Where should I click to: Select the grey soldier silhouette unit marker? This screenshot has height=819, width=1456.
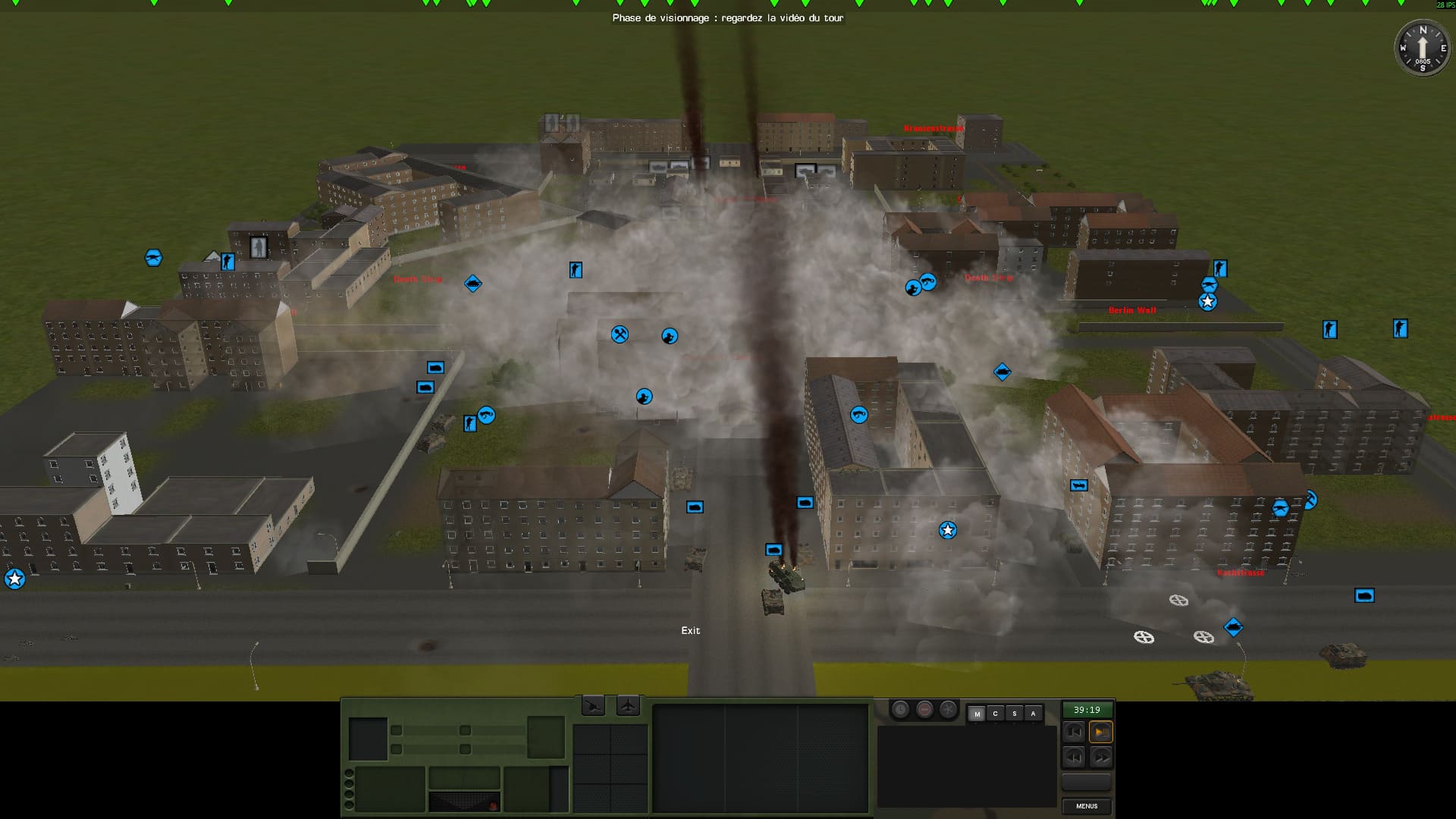(259, 247)
